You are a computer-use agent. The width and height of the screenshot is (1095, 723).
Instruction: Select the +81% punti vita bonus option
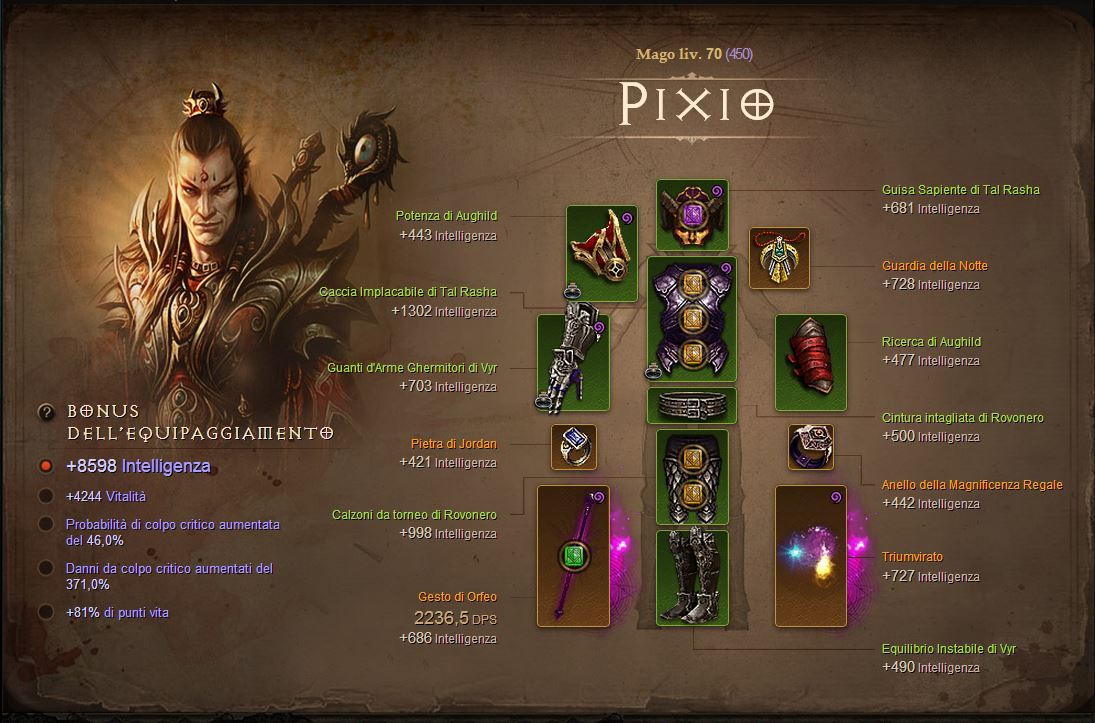coord(45,612)
